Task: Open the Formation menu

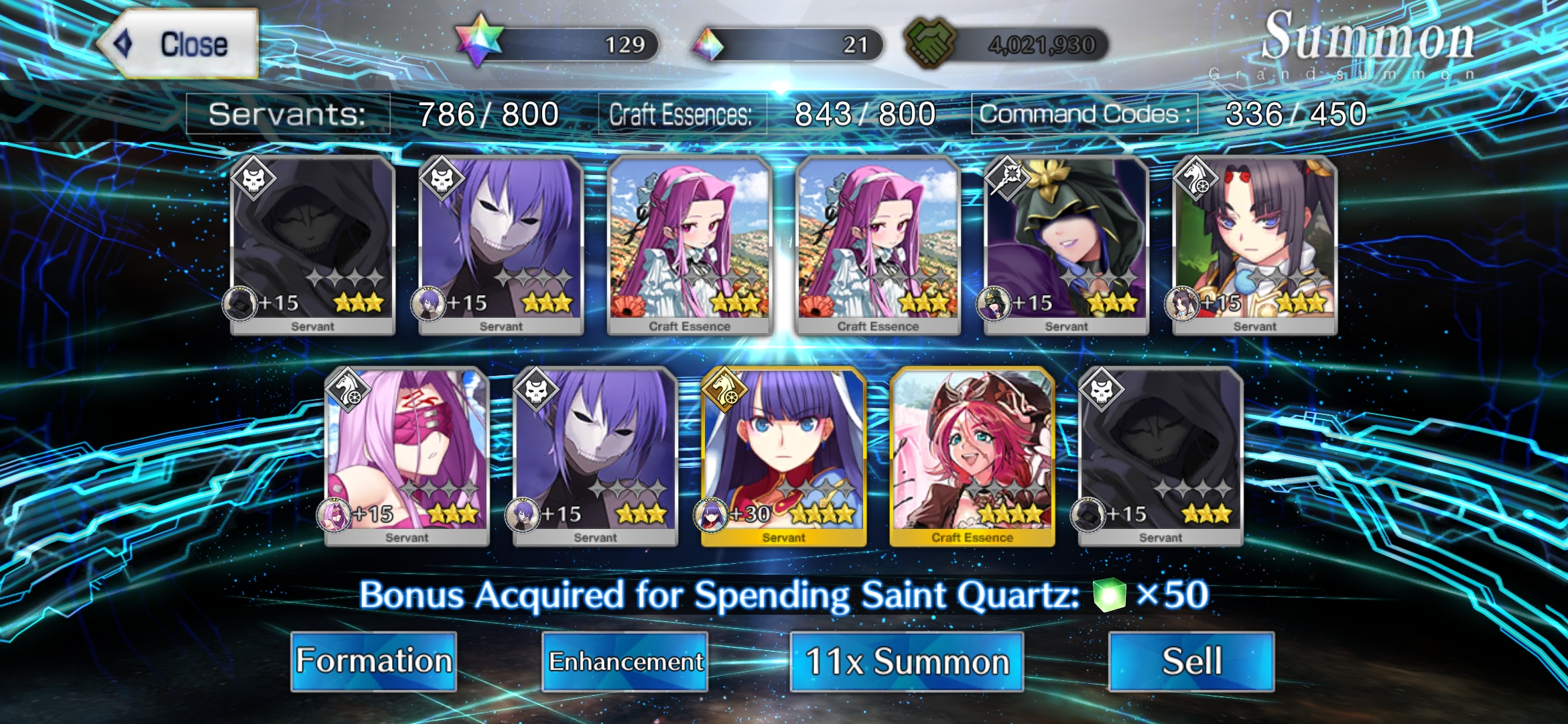Action: [374, 661]
